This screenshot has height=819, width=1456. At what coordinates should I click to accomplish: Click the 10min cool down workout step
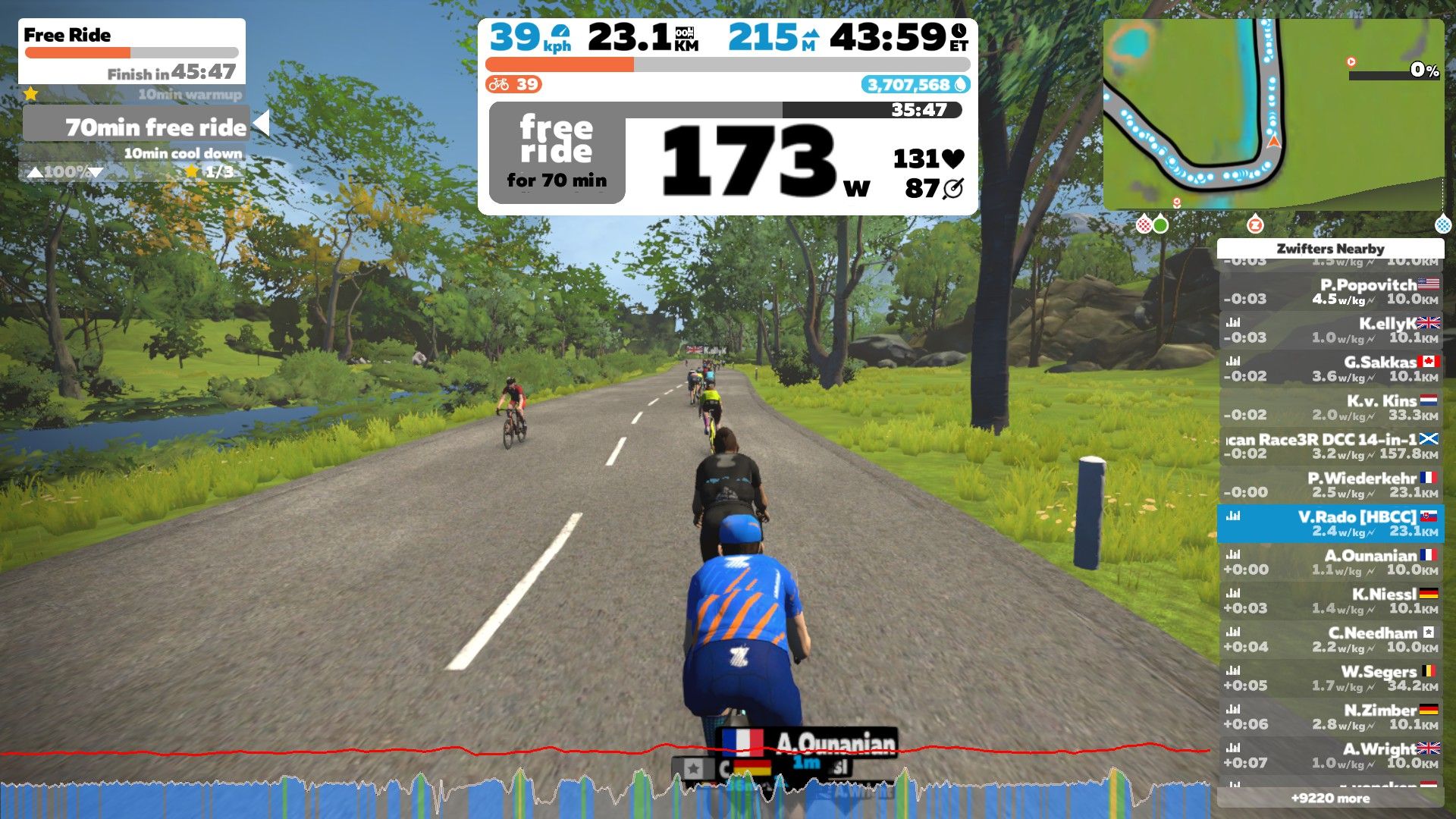182,153
